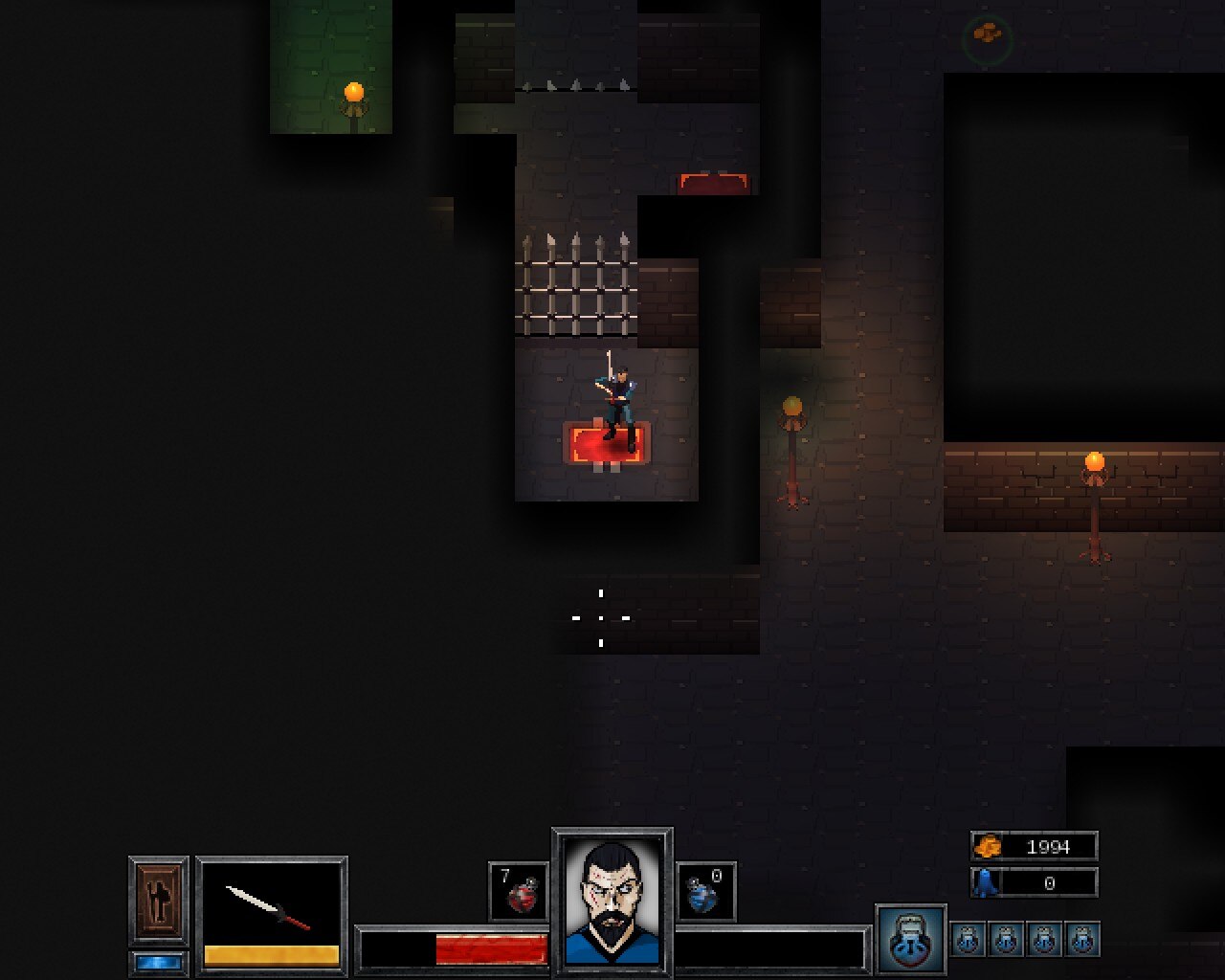The image size is (1225, 980).
Task: Open the character sheet door icon
Action: click(159, 901)
